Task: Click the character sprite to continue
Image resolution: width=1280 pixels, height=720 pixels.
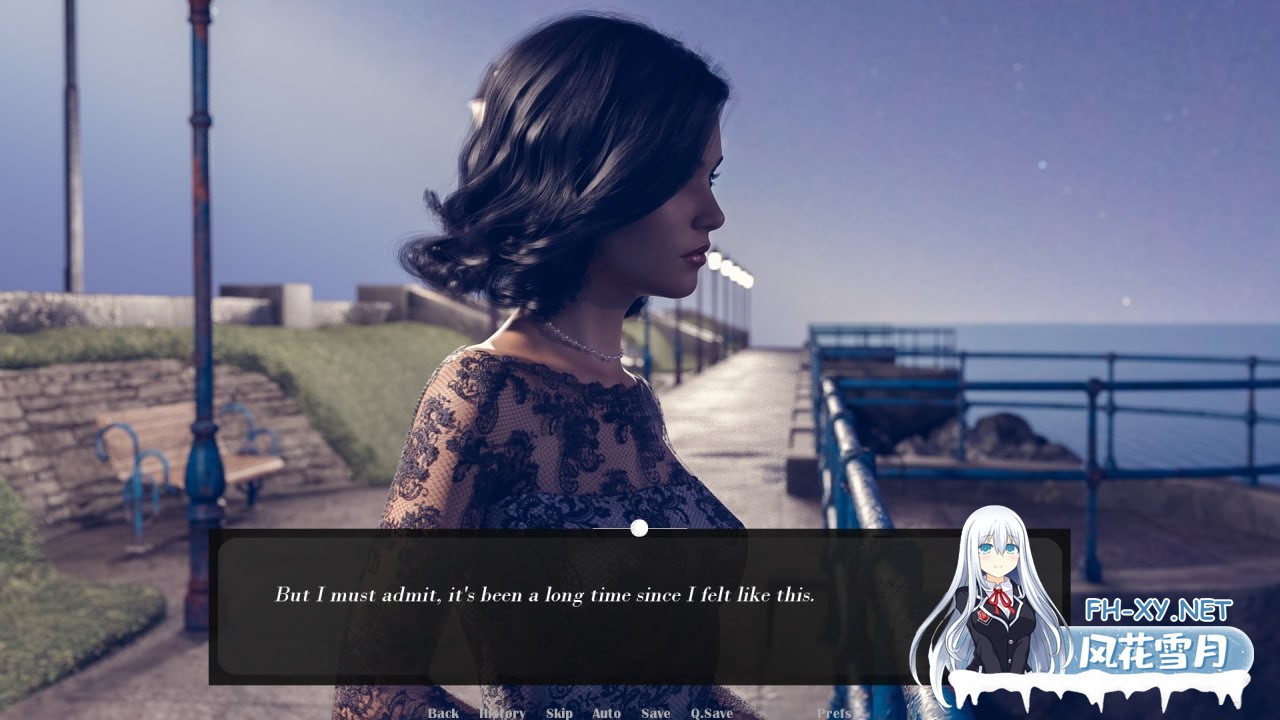Action: click(x=570, y=300)
